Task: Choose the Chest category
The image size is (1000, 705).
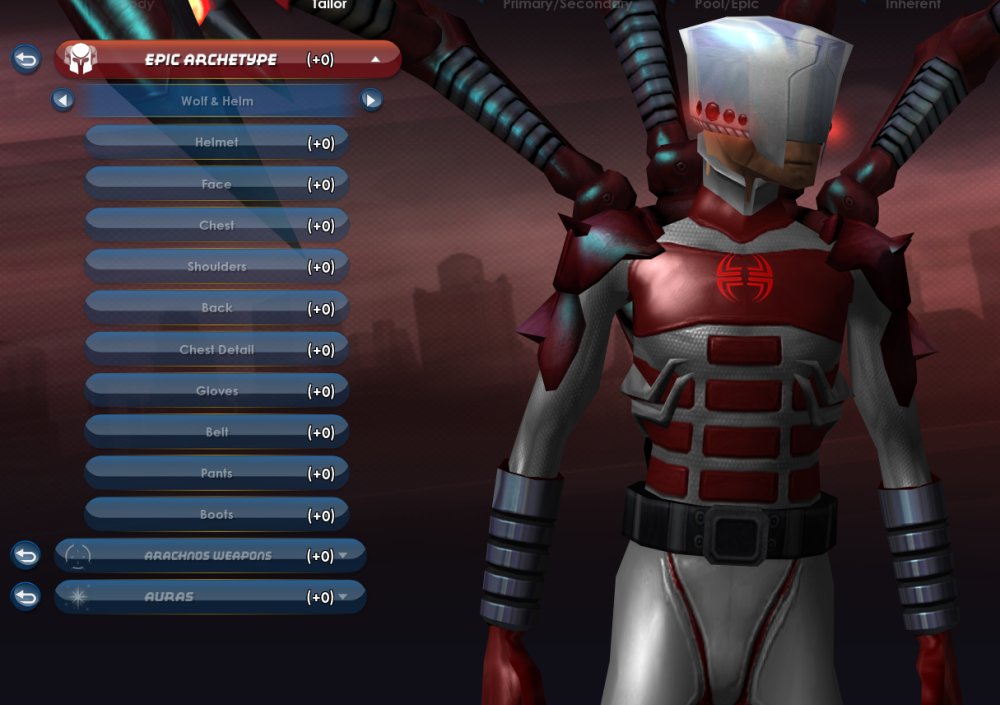Action: coord(217,225)
